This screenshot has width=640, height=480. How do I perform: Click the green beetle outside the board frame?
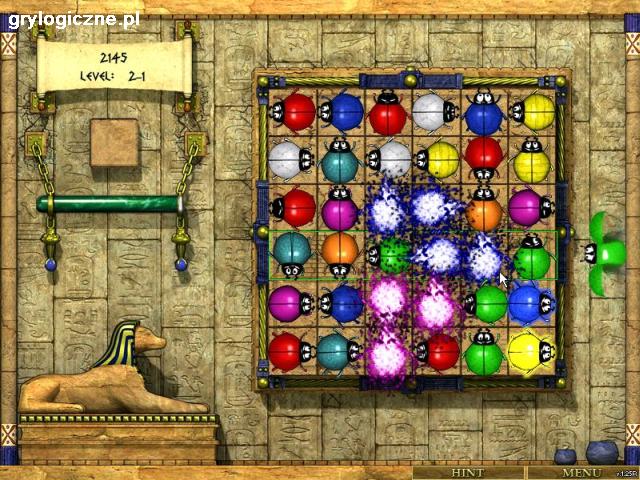604,254
